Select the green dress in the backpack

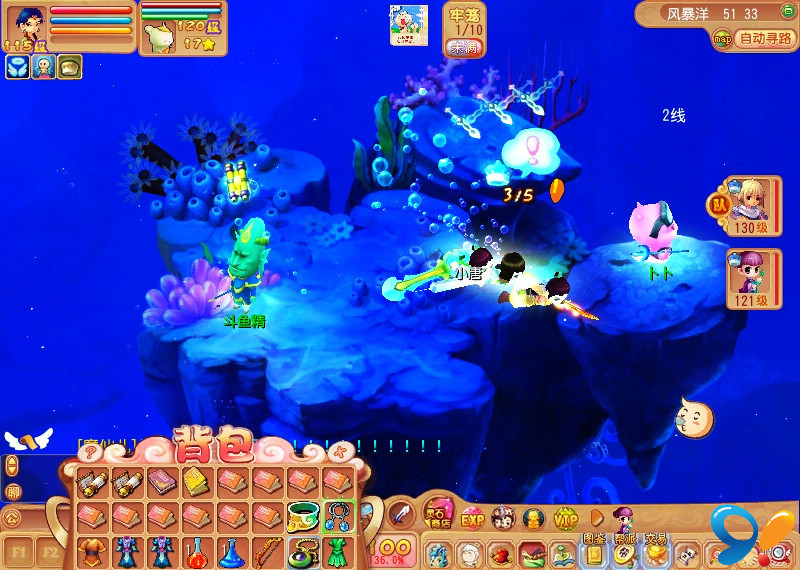[337, 551]
